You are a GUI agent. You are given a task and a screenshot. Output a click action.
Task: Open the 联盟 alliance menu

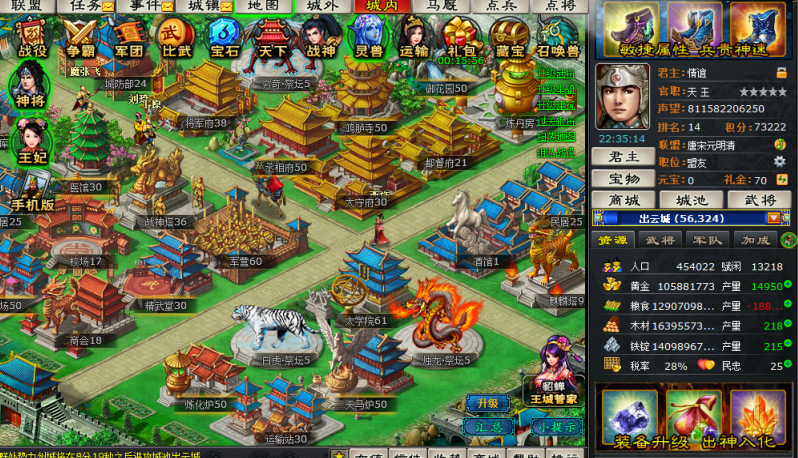(x=27, y=5)
